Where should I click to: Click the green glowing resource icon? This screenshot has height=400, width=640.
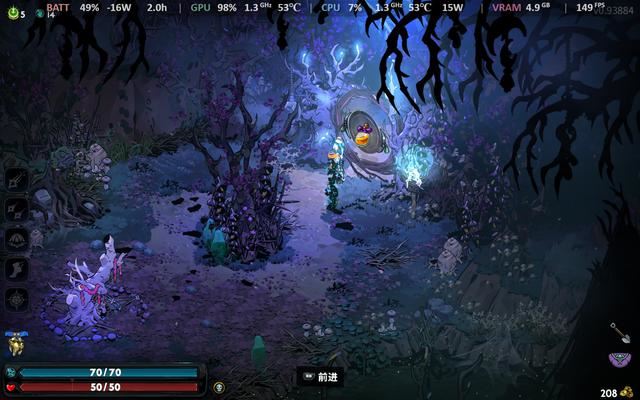pos(11,13)
